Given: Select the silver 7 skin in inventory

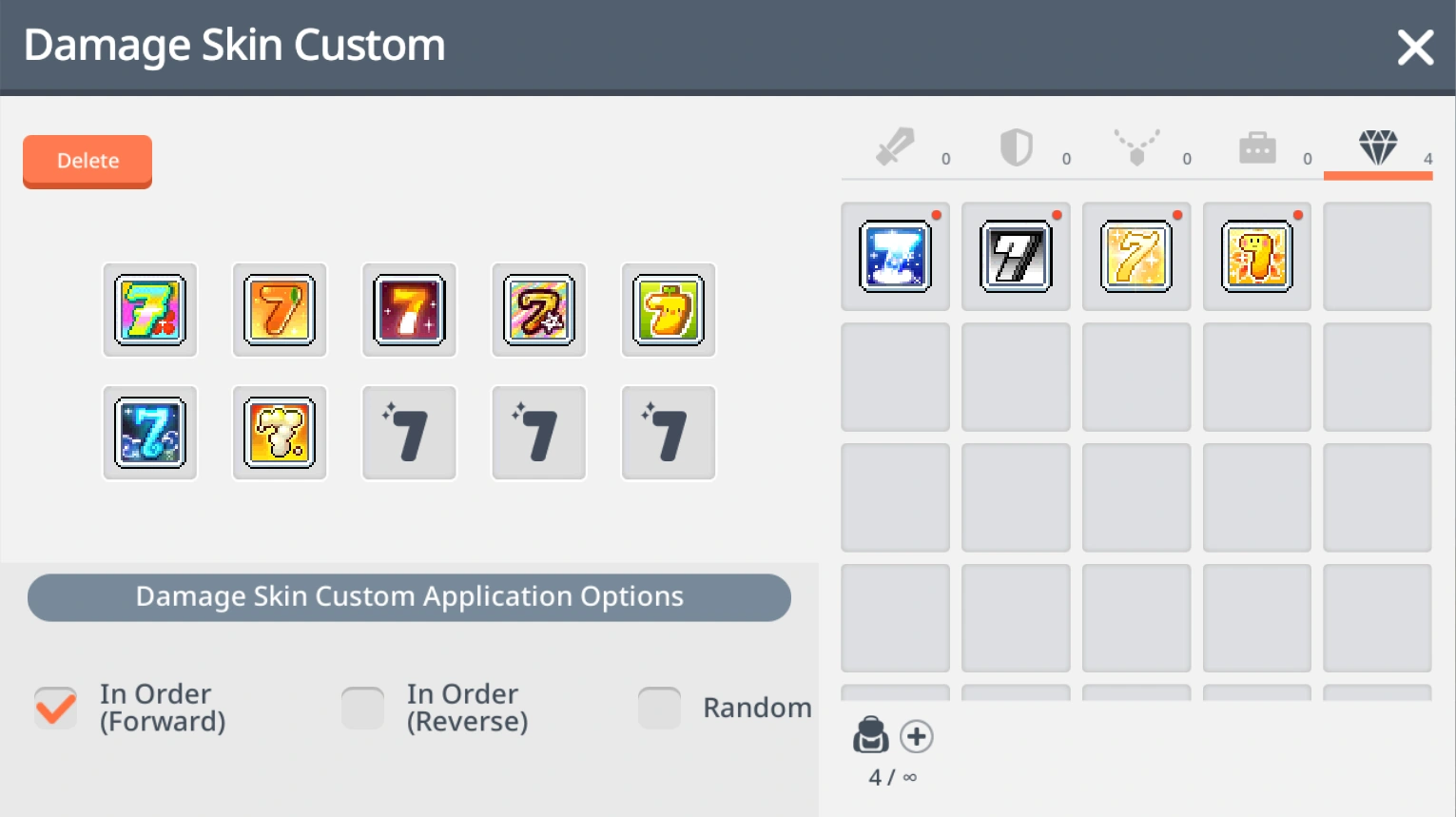Looking at the screenshot, I should [x=1015, y=256].
